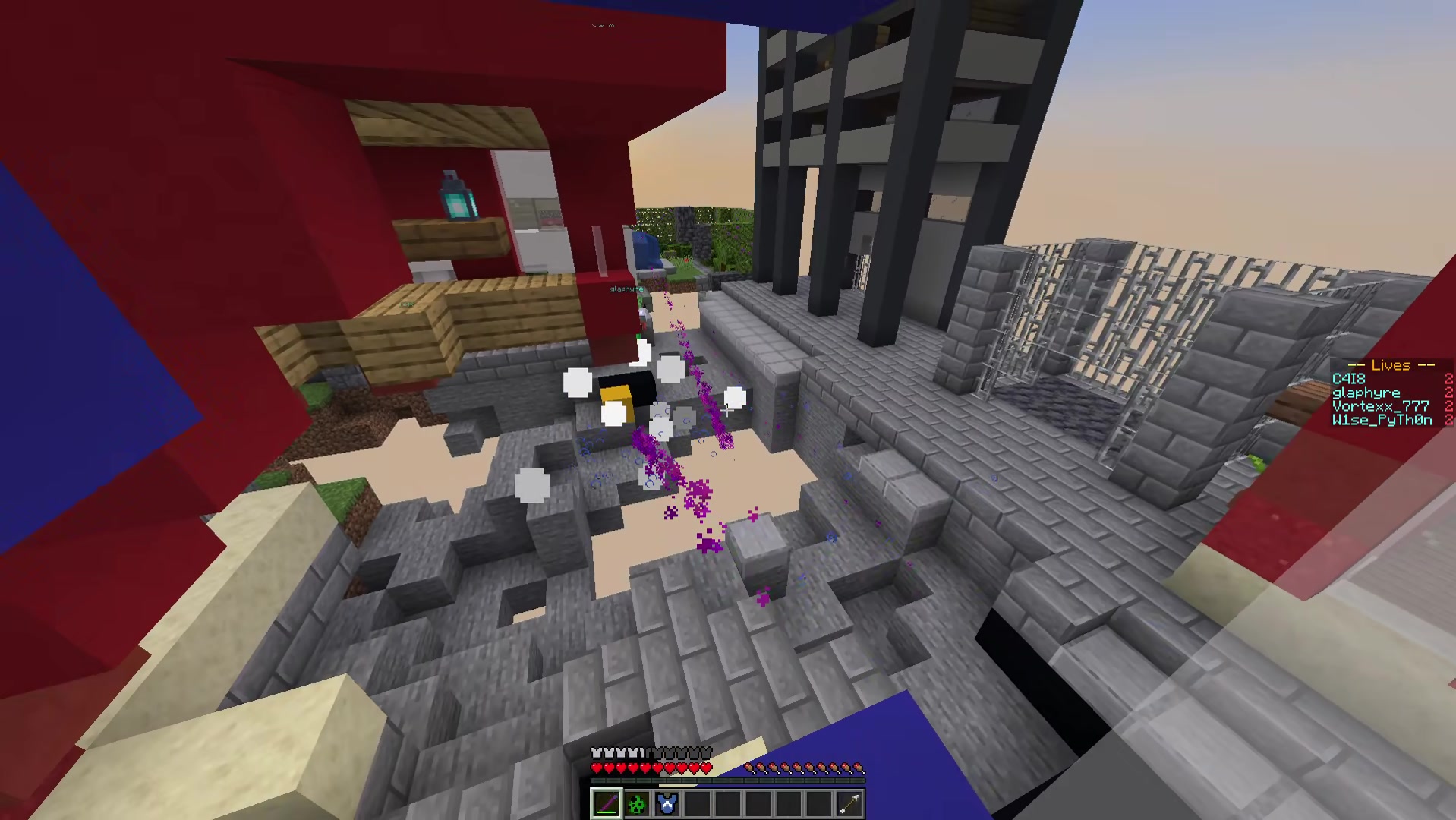Select the enchanted sword in hotbar slot one
Screen dimensions: 1456x820
pyautogui.click(x=607, y=804)
